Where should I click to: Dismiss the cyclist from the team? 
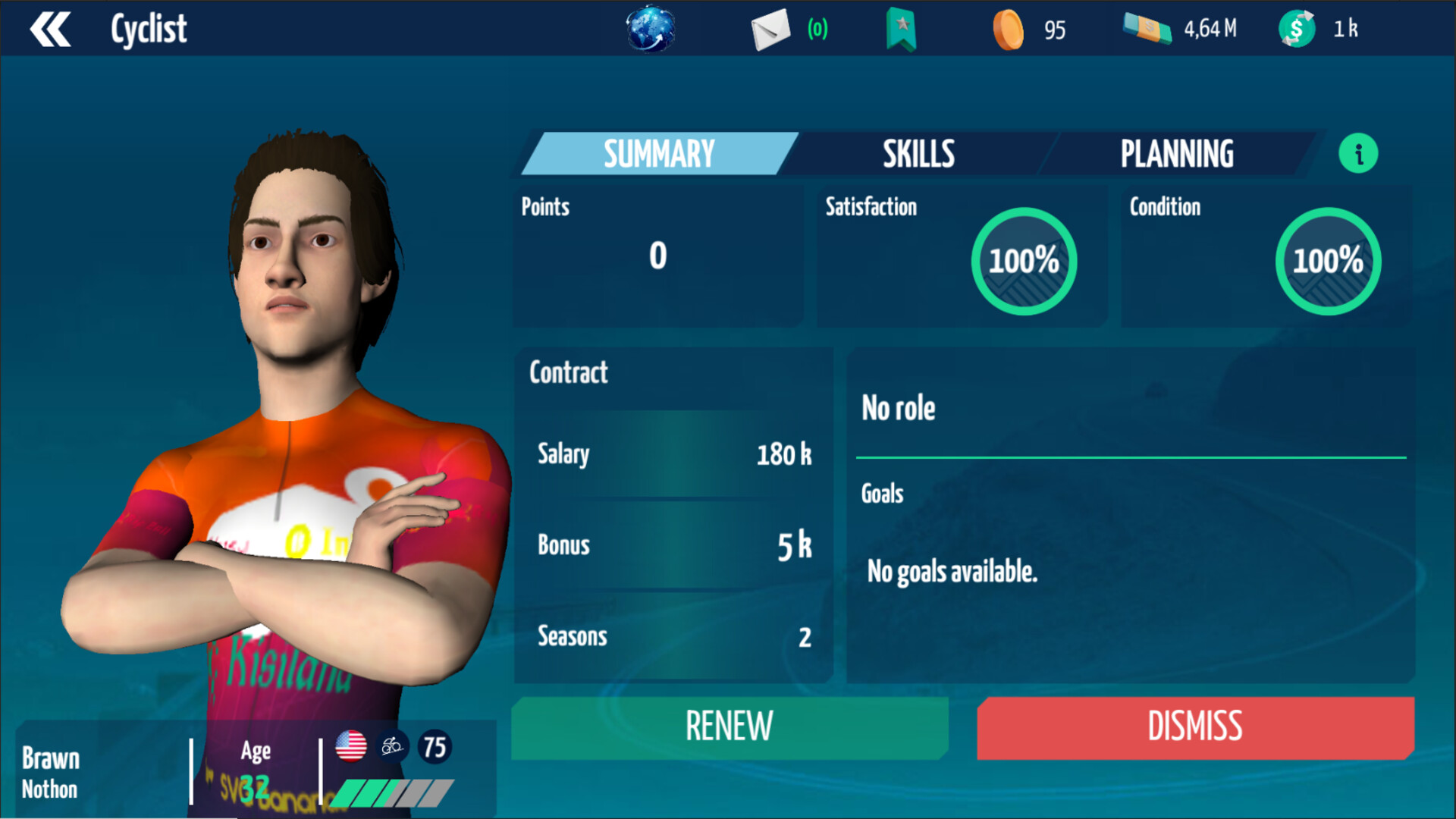click(1195, 726)
